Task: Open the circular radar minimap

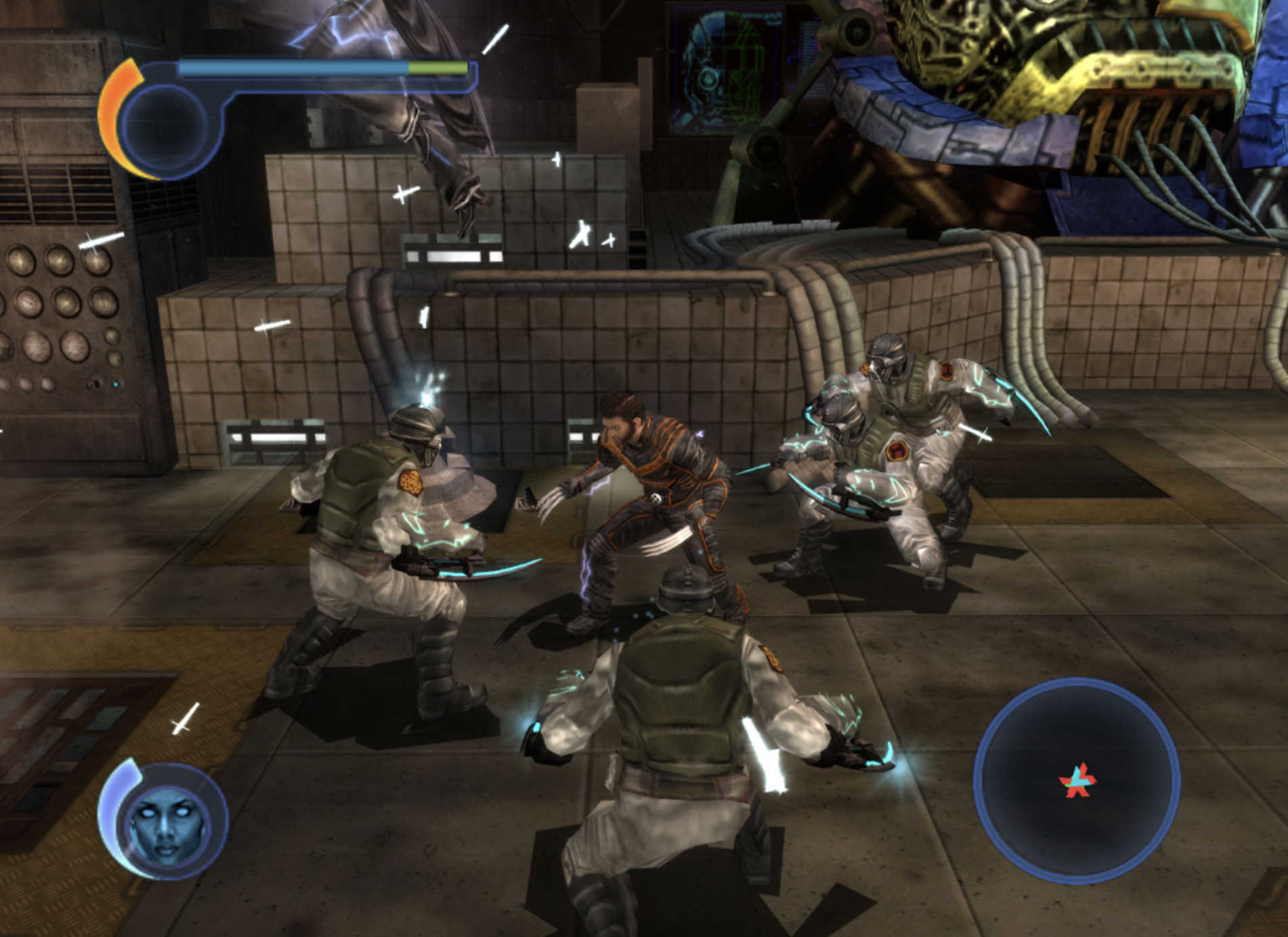Action: coord(1076,781)
